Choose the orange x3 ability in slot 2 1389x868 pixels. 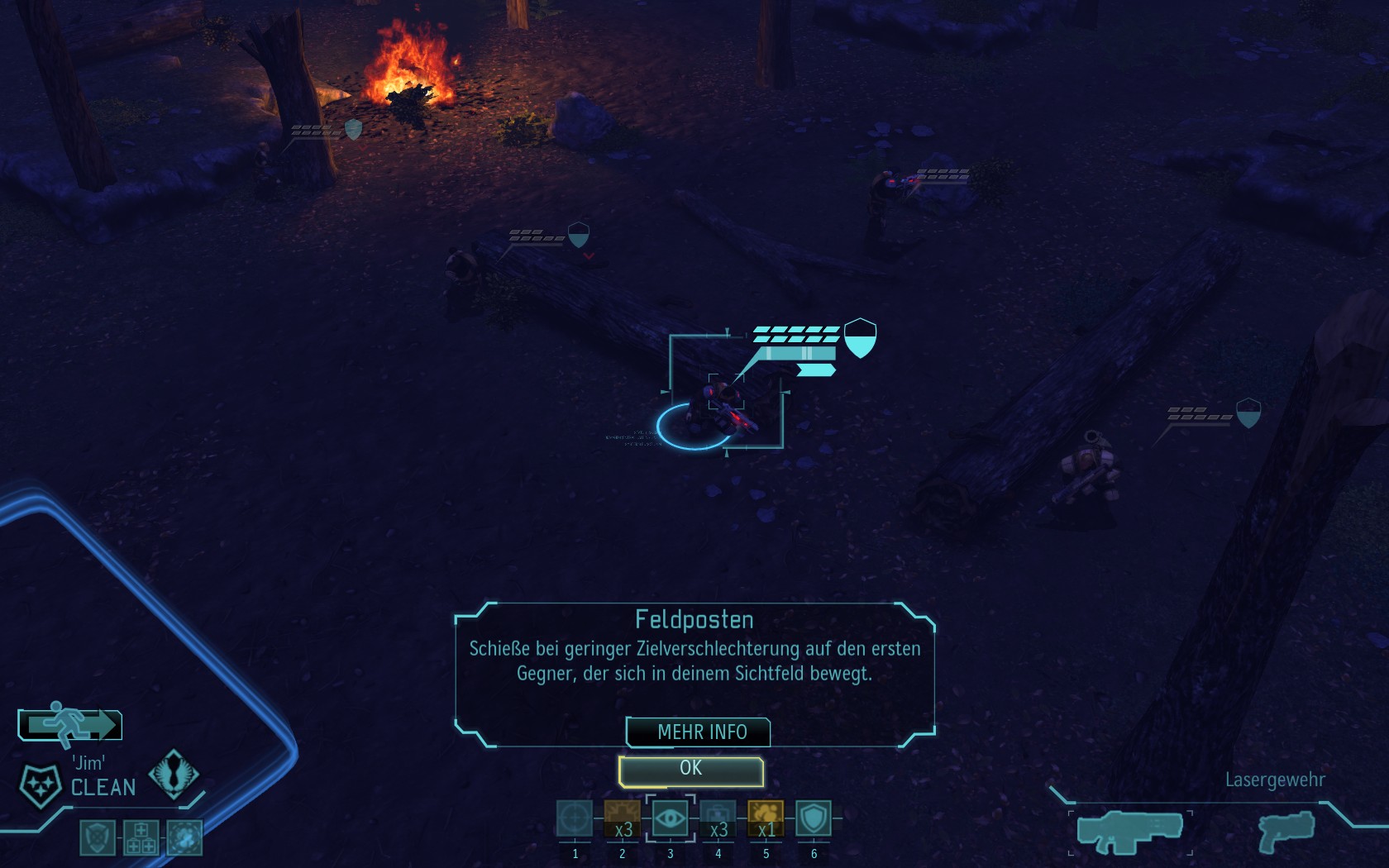[622, 818]
